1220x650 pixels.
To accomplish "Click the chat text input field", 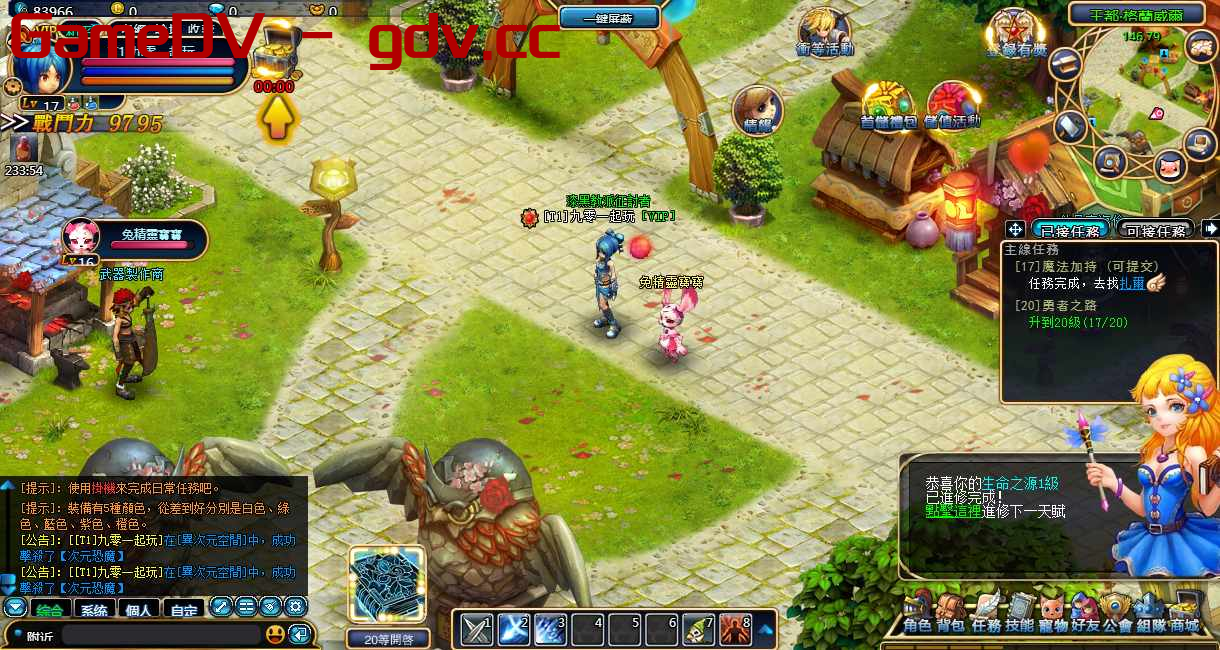I will pyautogui.click(x=160, y=634).
